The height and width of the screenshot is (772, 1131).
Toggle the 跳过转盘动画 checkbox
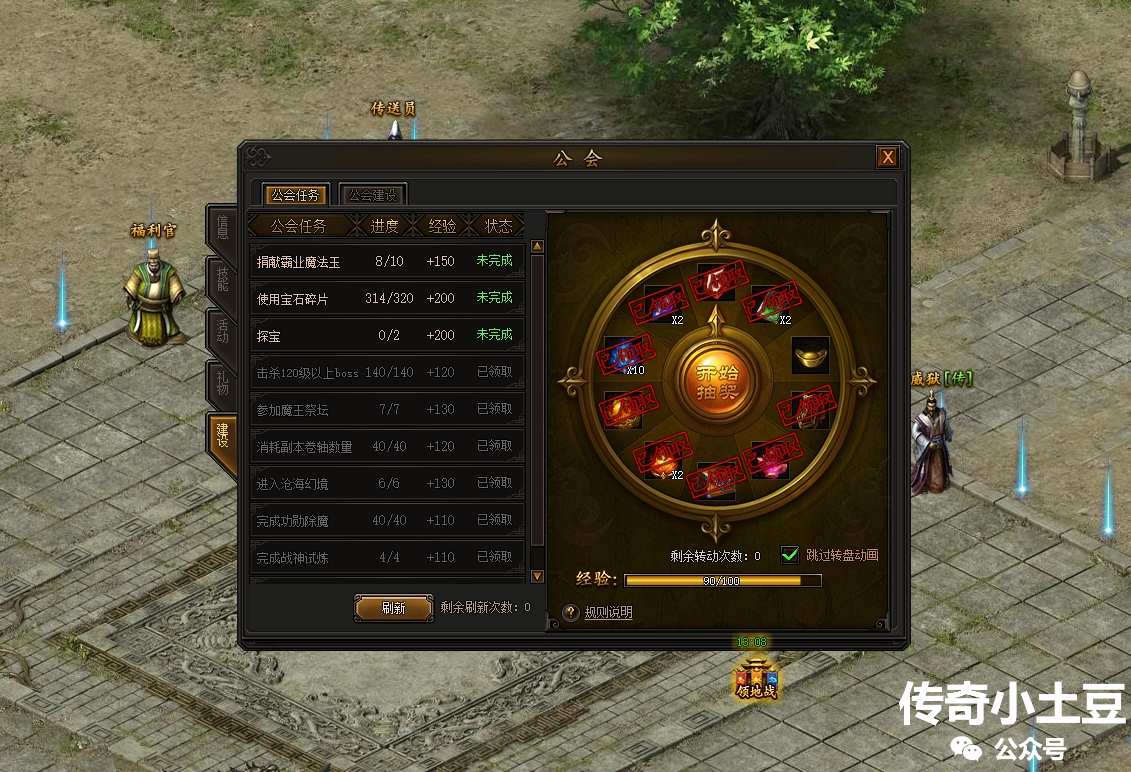(x=790, y=555)
